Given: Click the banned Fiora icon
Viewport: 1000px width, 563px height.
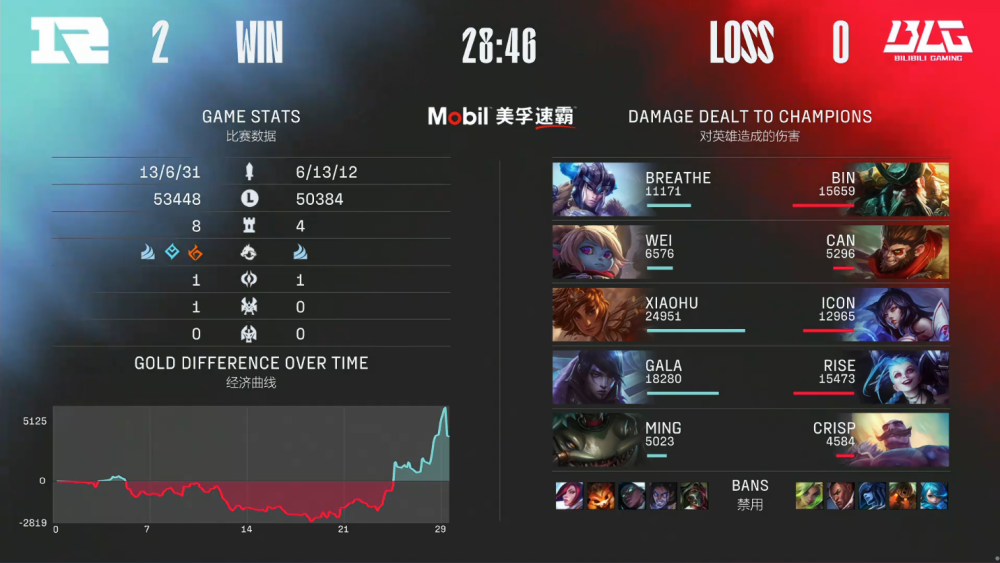Looking at the screenshot, I should click(x=569, y=496).
